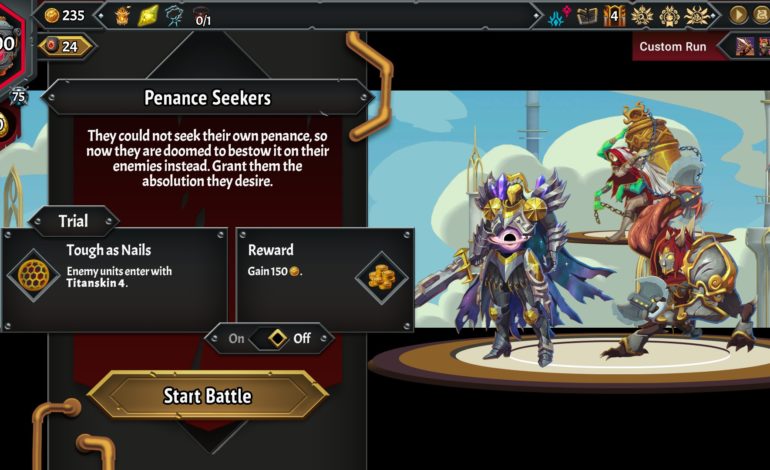
Task: Open the Custom Run label
Action: coord(672,46)
